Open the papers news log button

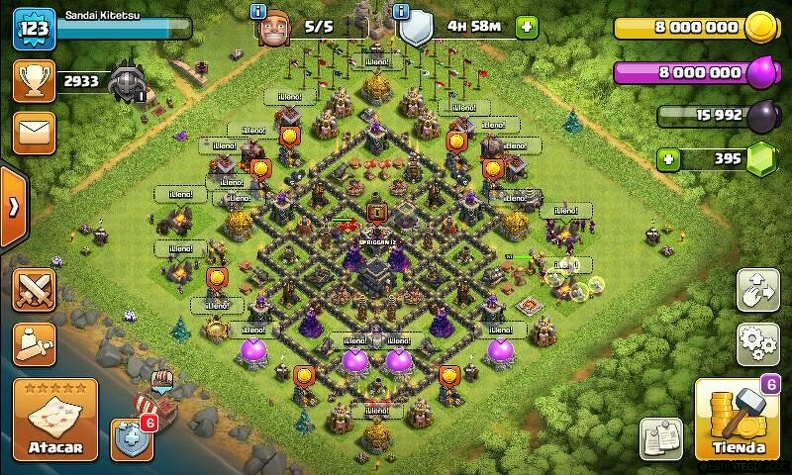coord(660,438)
